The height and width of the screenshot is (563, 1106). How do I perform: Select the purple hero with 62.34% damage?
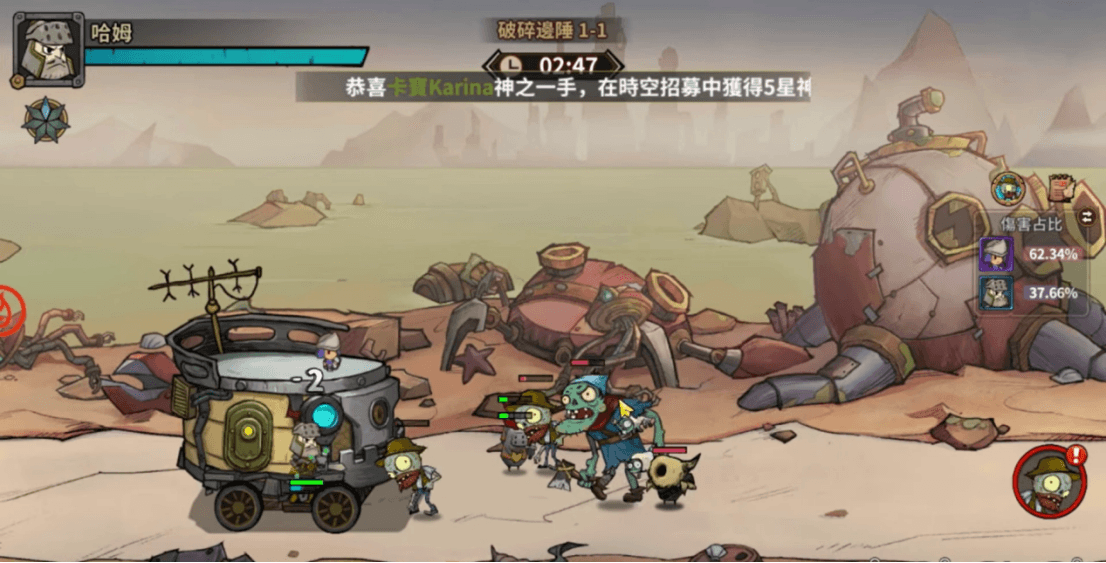[x=996, y=254]
